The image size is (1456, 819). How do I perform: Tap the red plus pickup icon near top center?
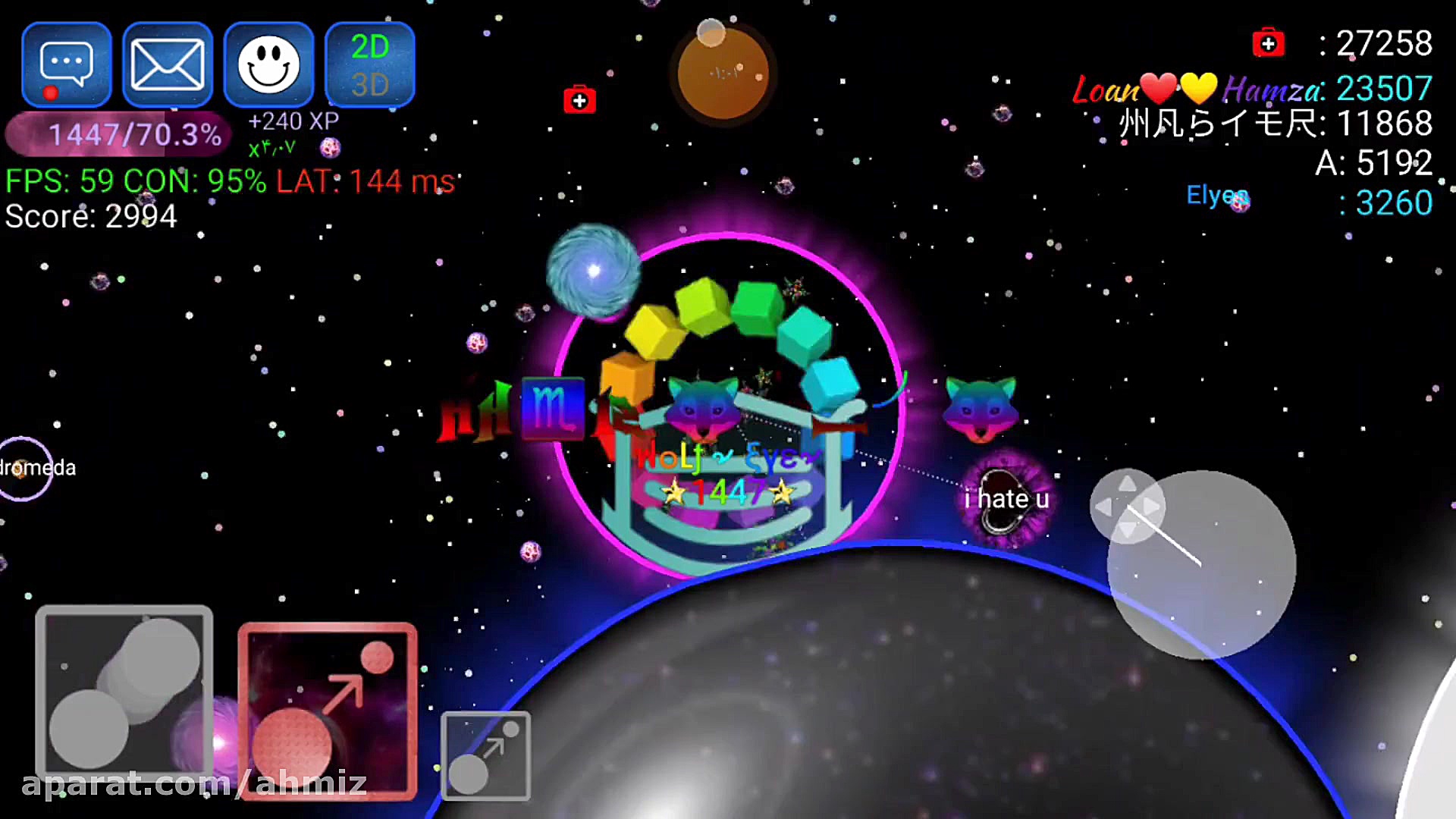(x=579, y=99)
